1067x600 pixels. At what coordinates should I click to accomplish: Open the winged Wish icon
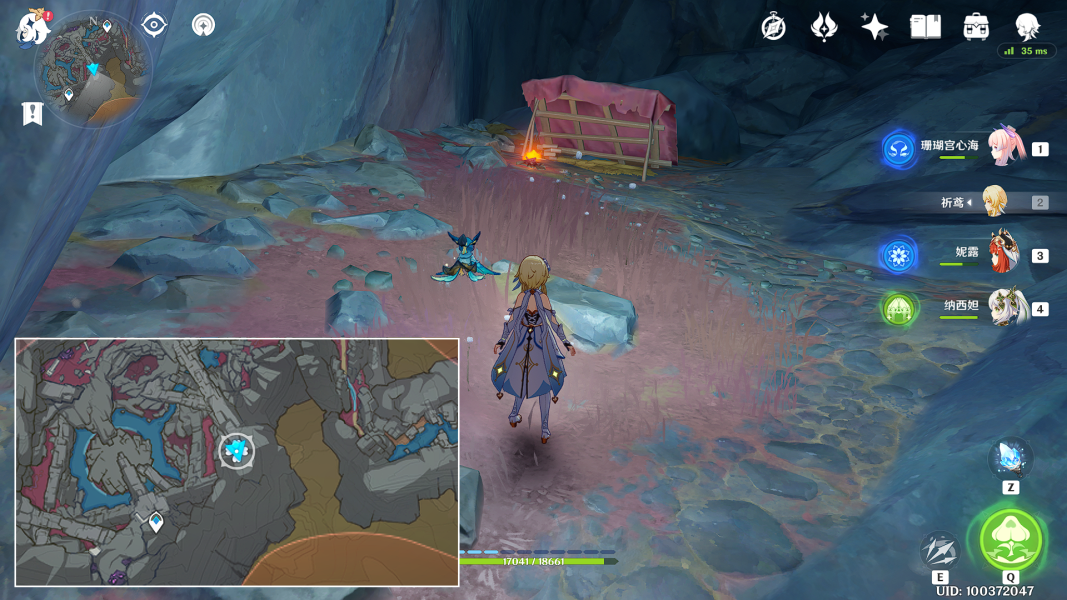[x=823, y=27]
